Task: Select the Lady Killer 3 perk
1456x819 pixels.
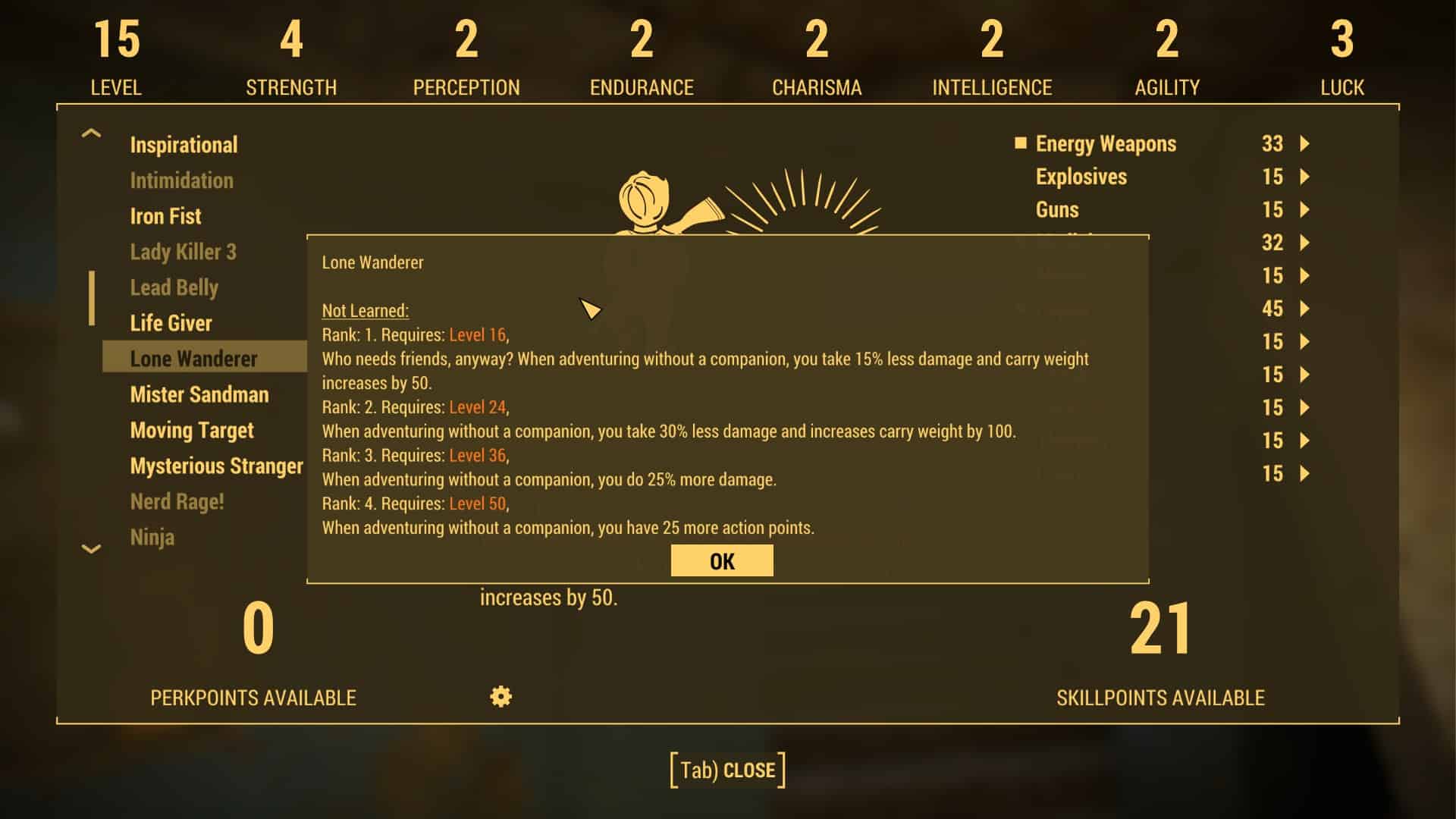Action: click(x=183, y=252)
